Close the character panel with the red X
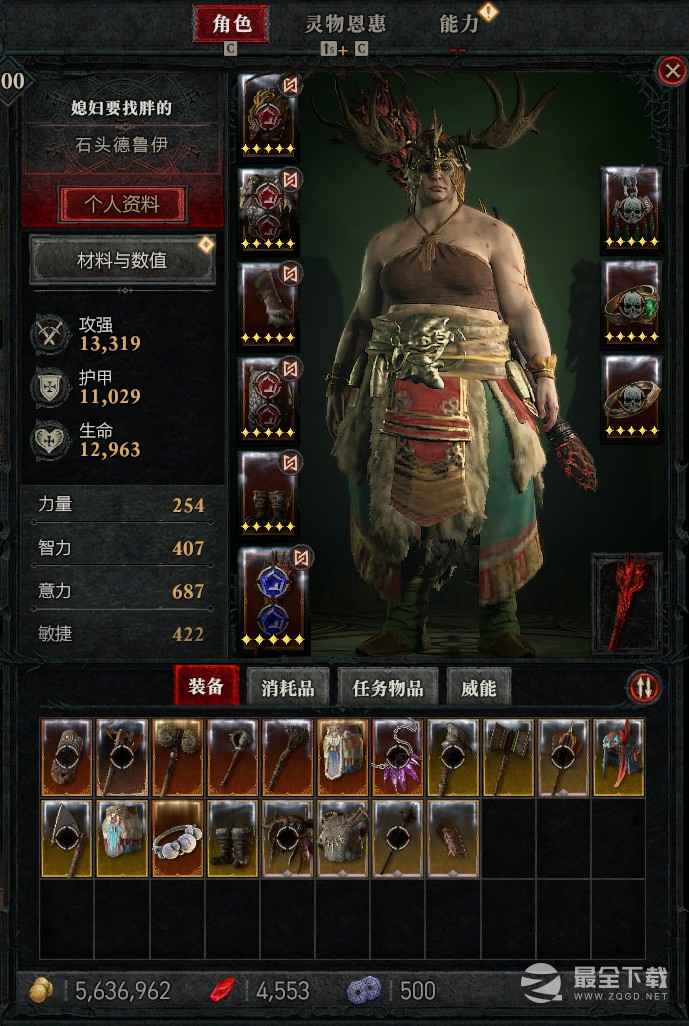 click(x=669, y=70)
